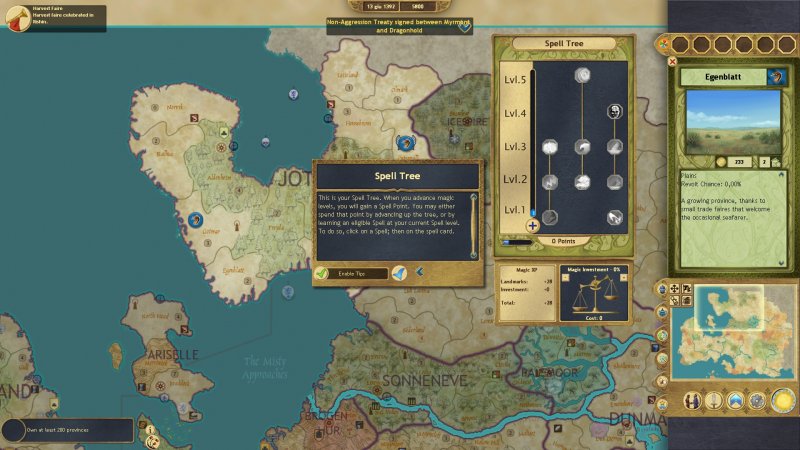This screenshot has width=800, height=450.
Task: Select the Level 4 skull spell node
Action: tap(614, 113)
